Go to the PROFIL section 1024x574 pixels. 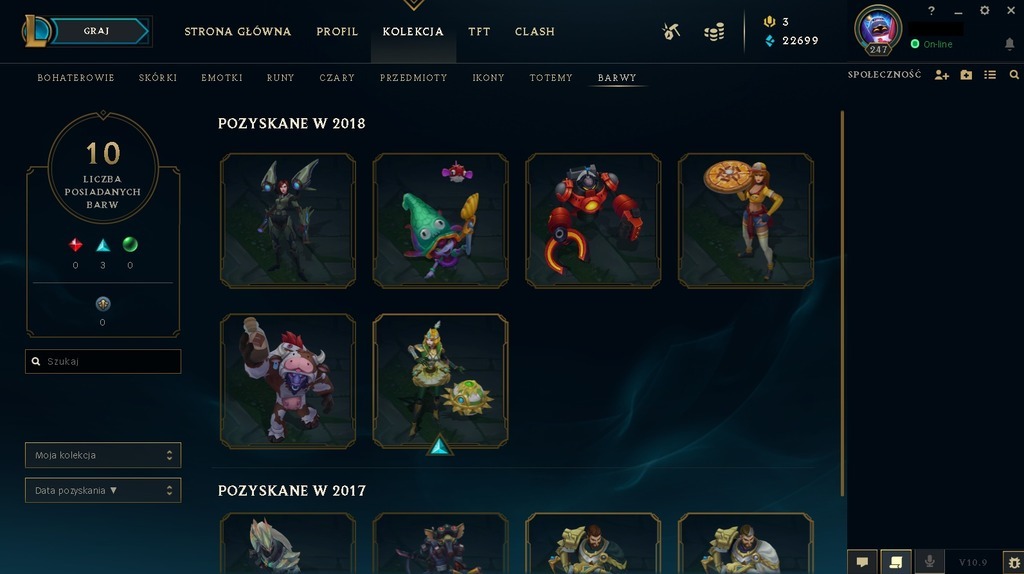337,32
